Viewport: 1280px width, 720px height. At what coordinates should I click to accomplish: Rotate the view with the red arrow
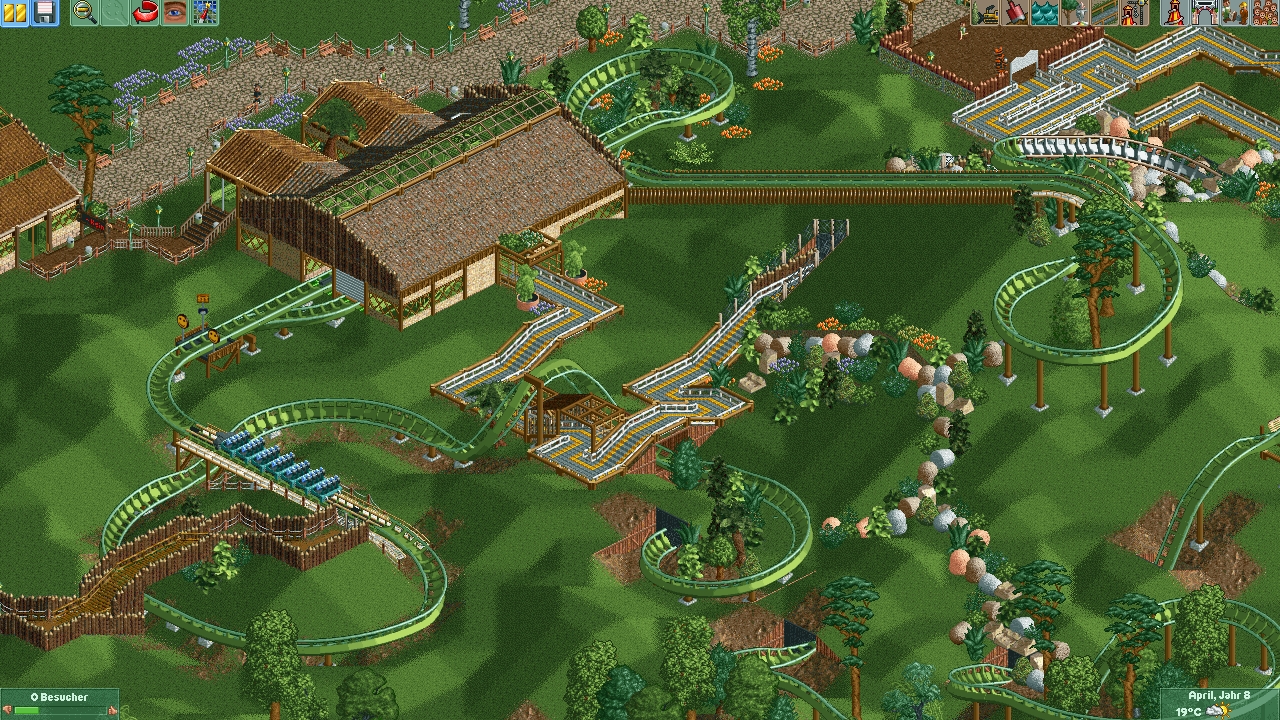[x=146, y=12]
